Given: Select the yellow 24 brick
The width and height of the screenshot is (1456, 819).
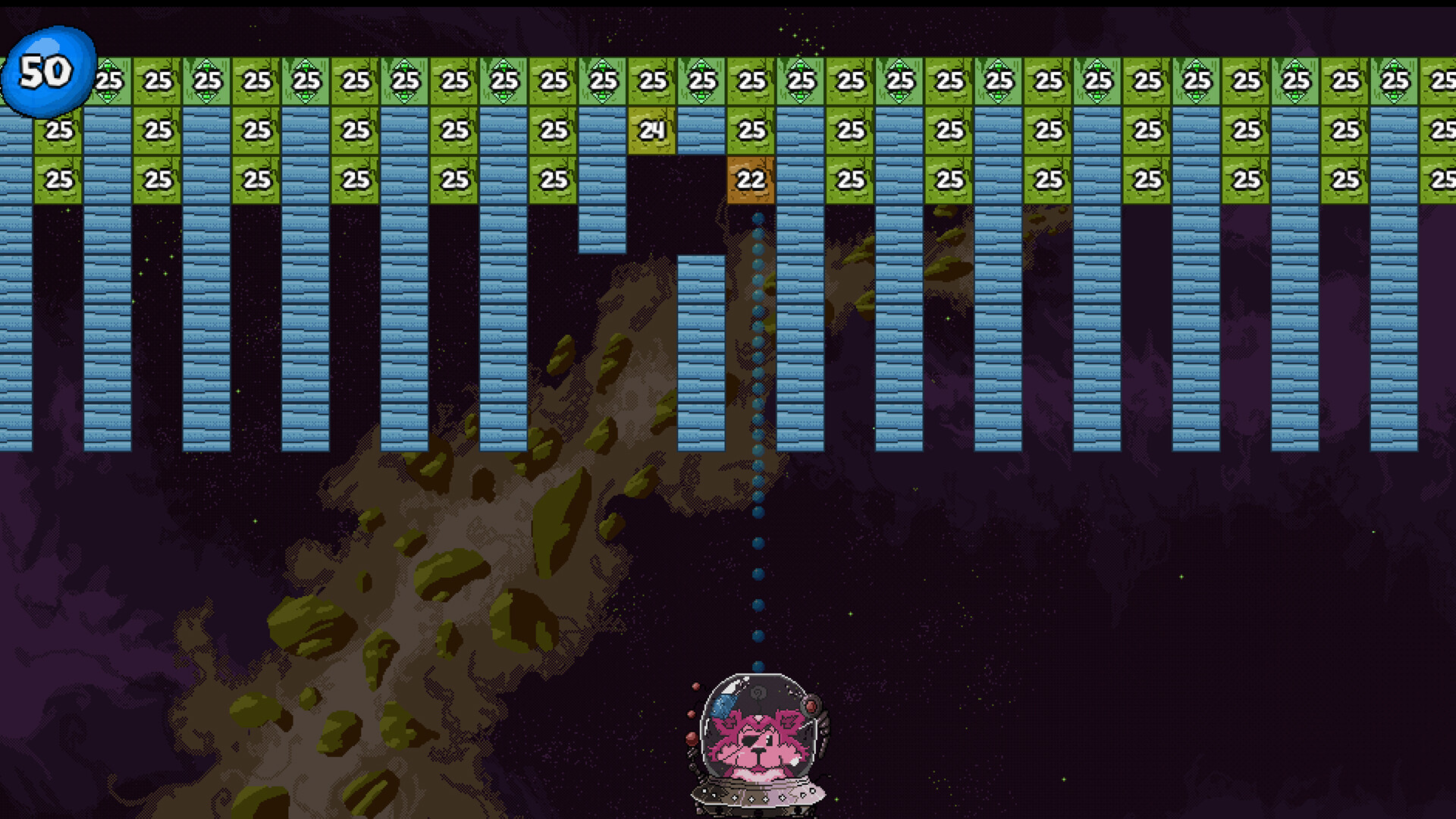Looking at the screenshot, I should point(651,130).
